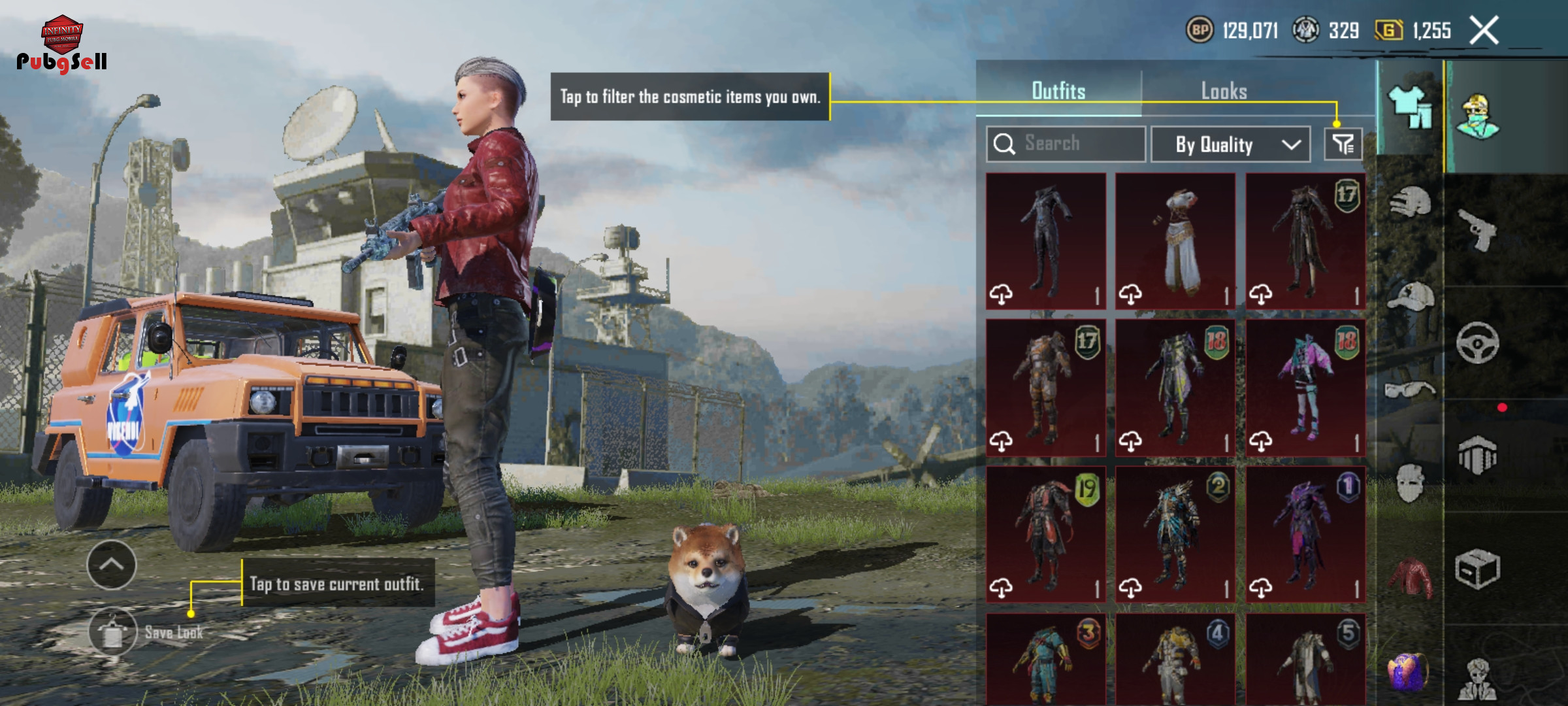Open the glasses category

point(1411,390)
